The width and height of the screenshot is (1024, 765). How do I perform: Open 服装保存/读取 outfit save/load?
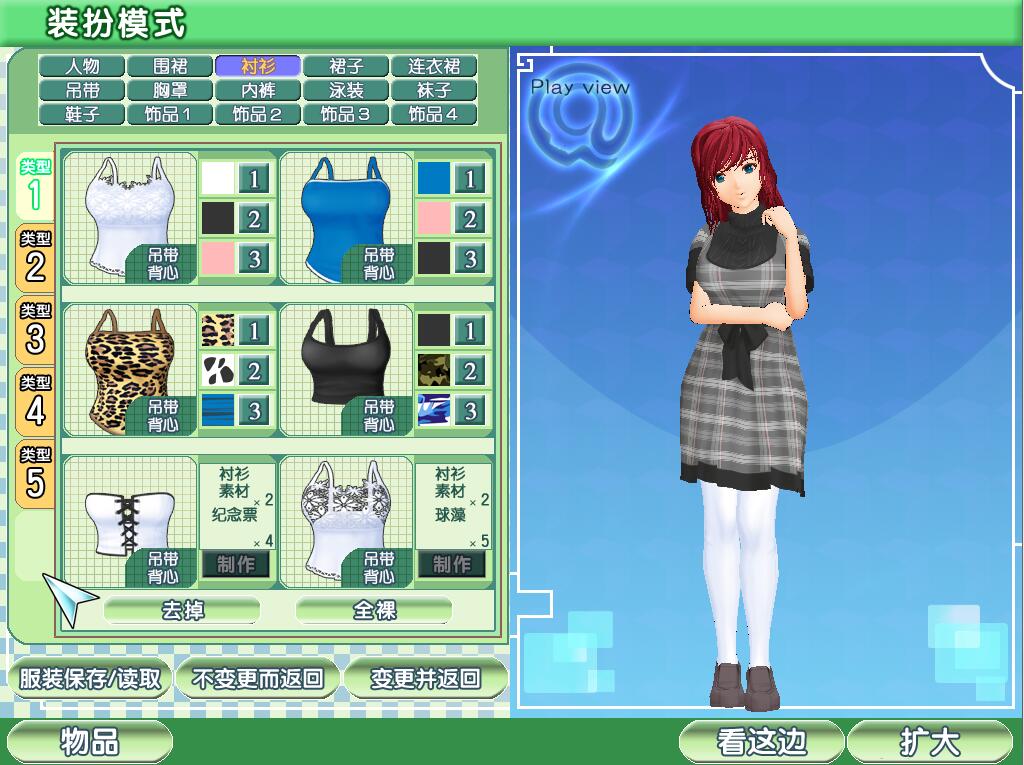click(x=90, y=679)
